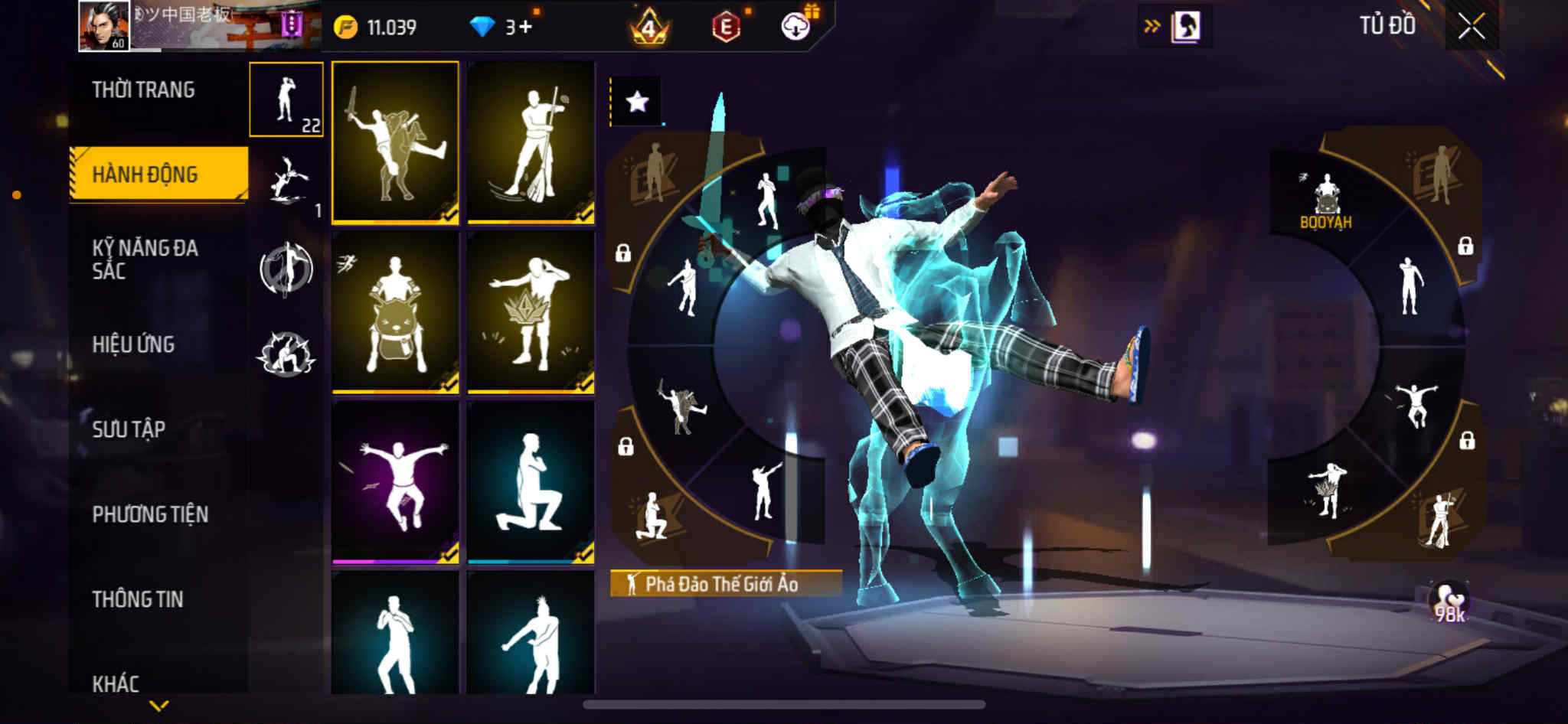Click the star favorites button

click(x=636, y=101)
